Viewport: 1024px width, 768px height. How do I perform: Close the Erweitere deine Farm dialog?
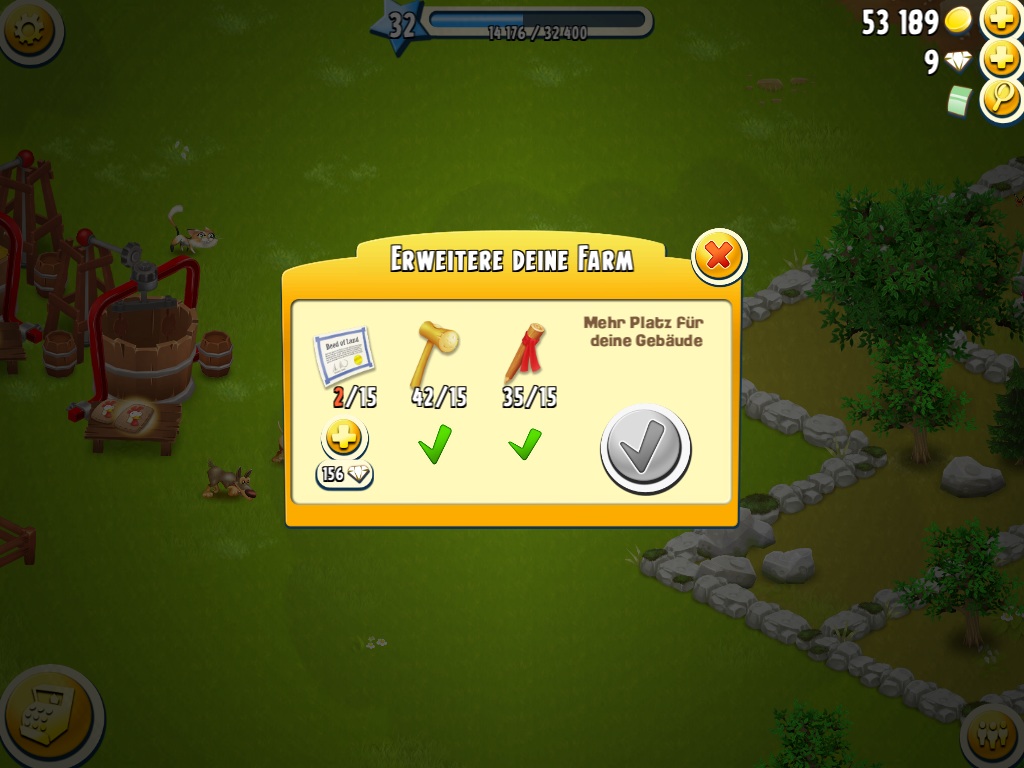point(718,257)
